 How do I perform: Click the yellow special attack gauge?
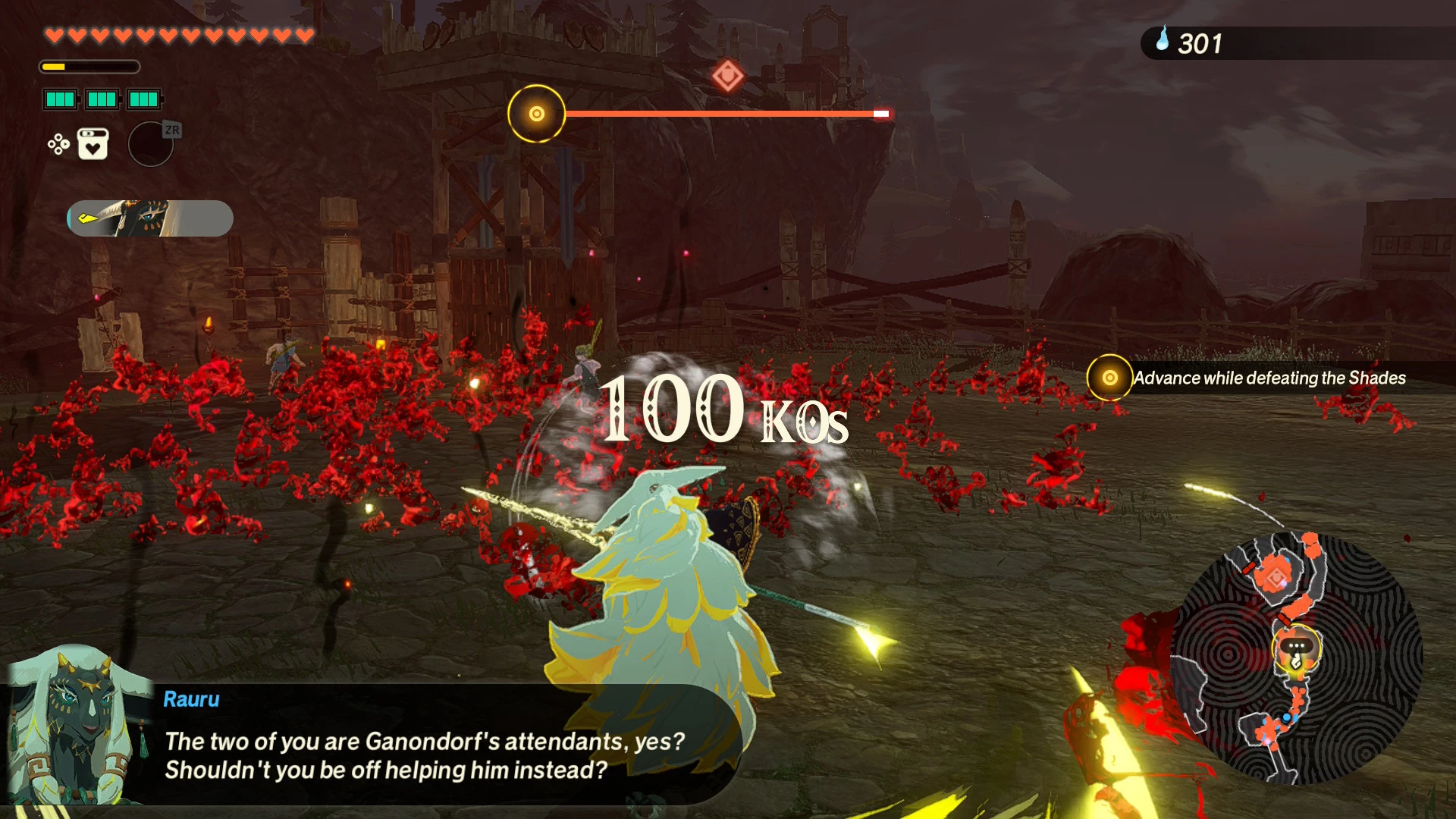click(x=89, y=67)
